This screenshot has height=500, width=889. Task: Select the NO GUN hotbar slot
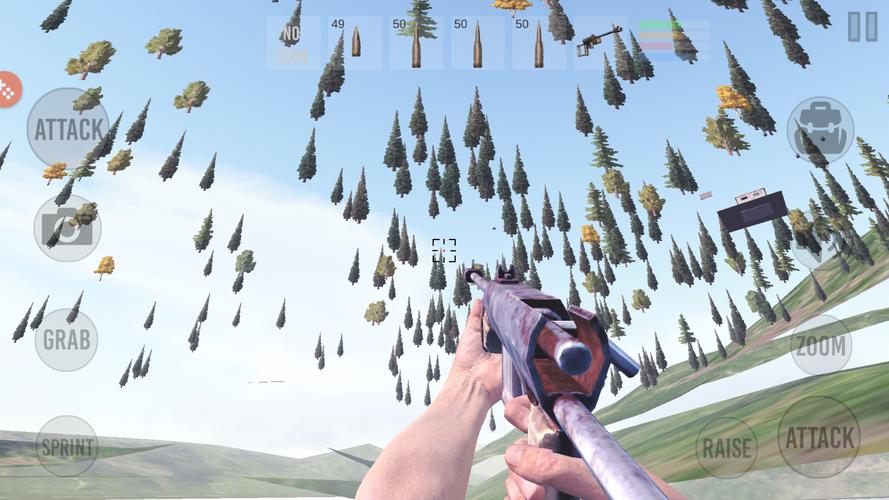[x=293, y=43]
